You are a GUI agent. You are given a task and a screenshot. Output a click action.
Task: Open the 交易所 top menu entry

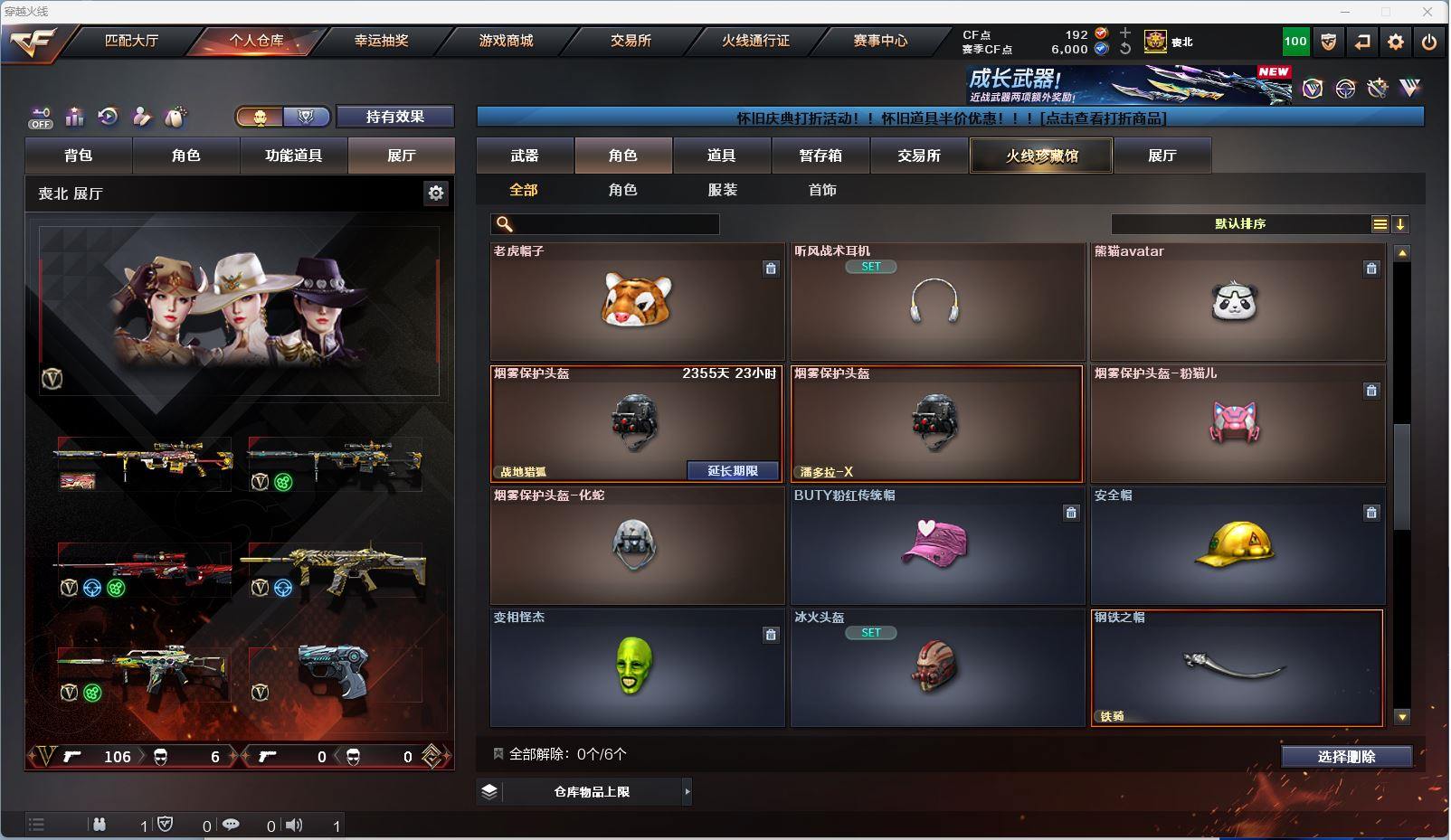(631, 41)
